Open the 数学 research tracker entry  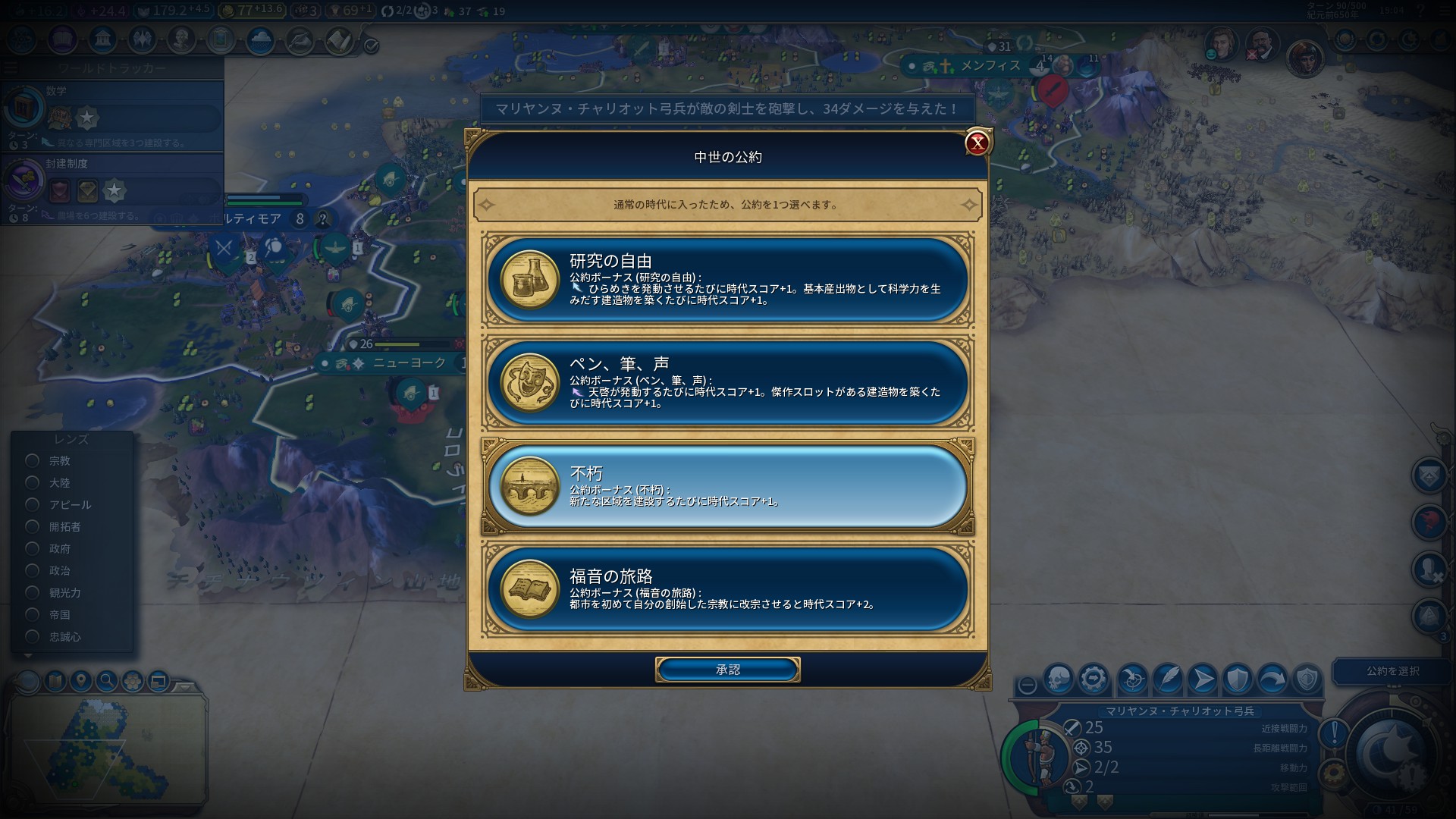coord(114,112)
